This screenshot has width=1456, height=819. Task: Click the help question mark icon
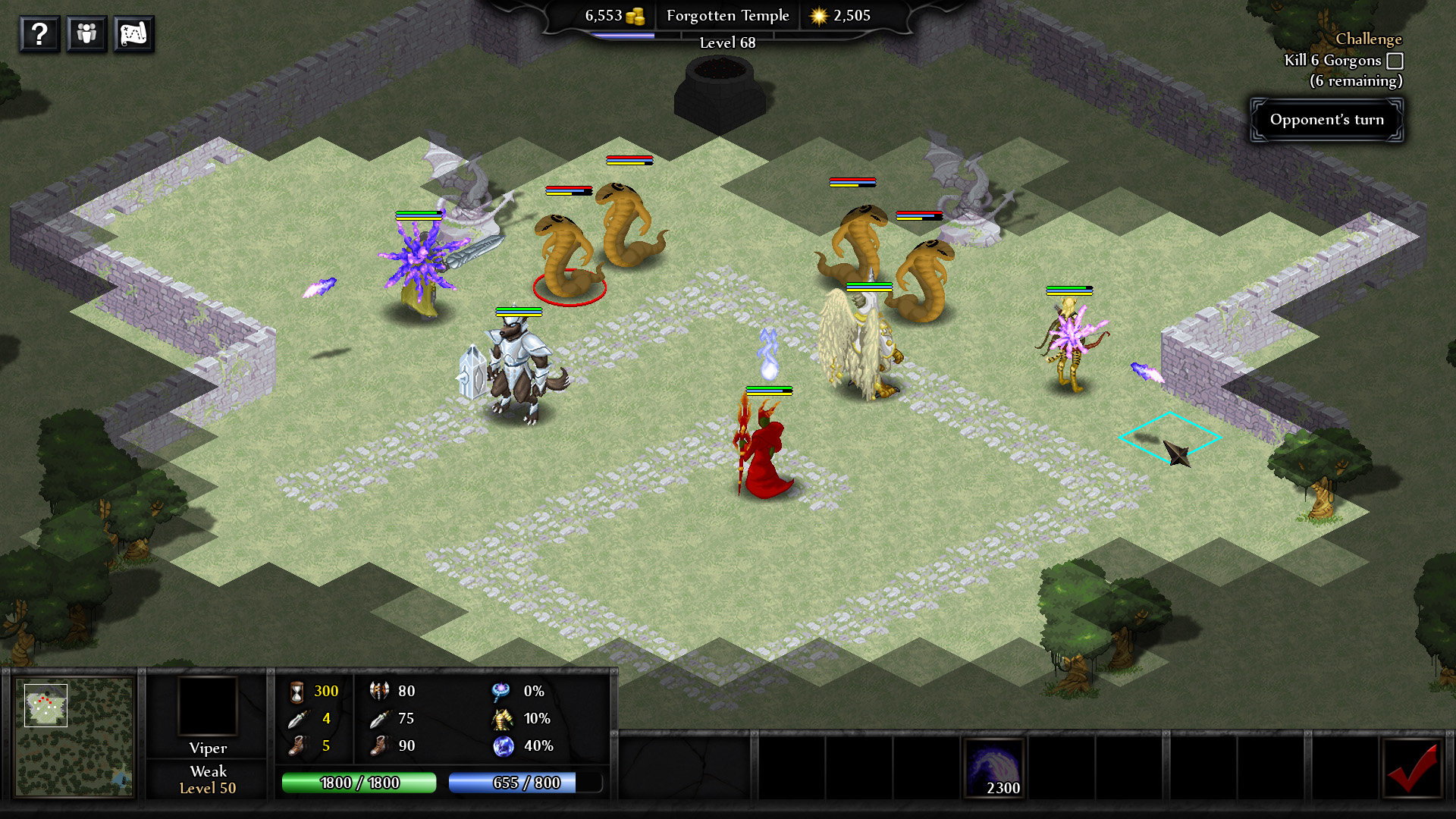pos(39,33)
